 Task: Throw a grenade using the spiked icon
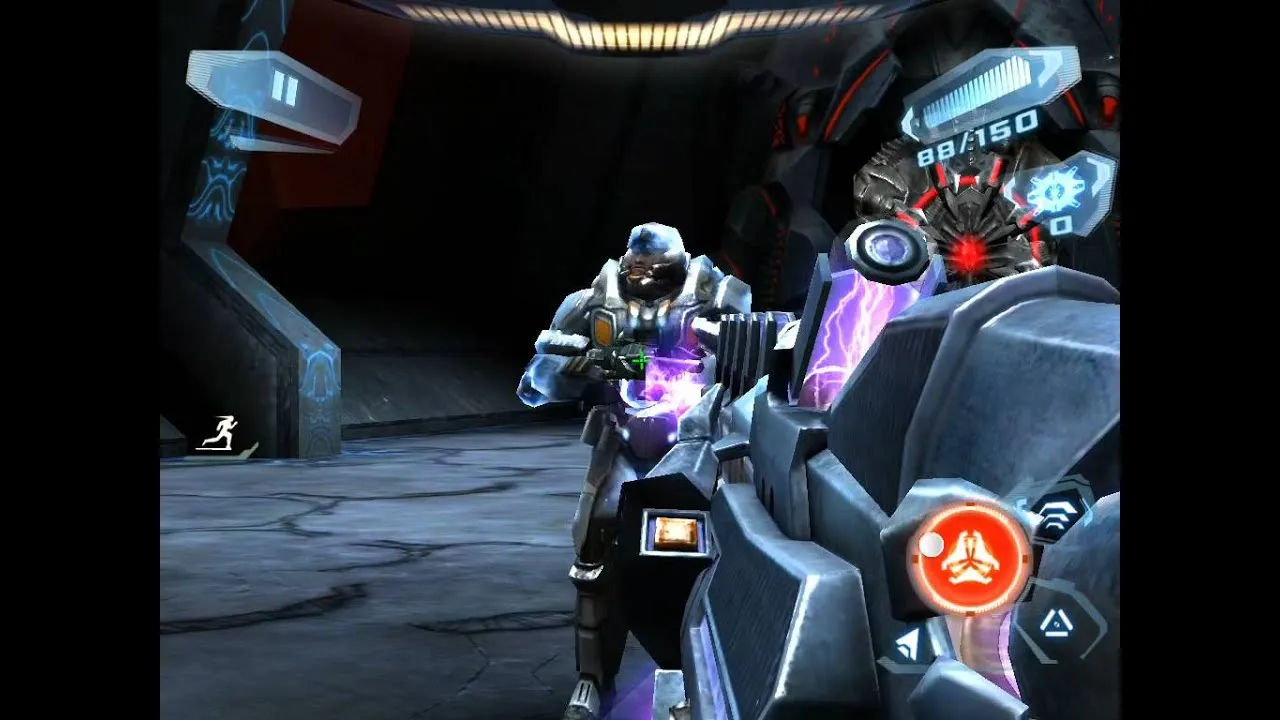point(1057,193)
